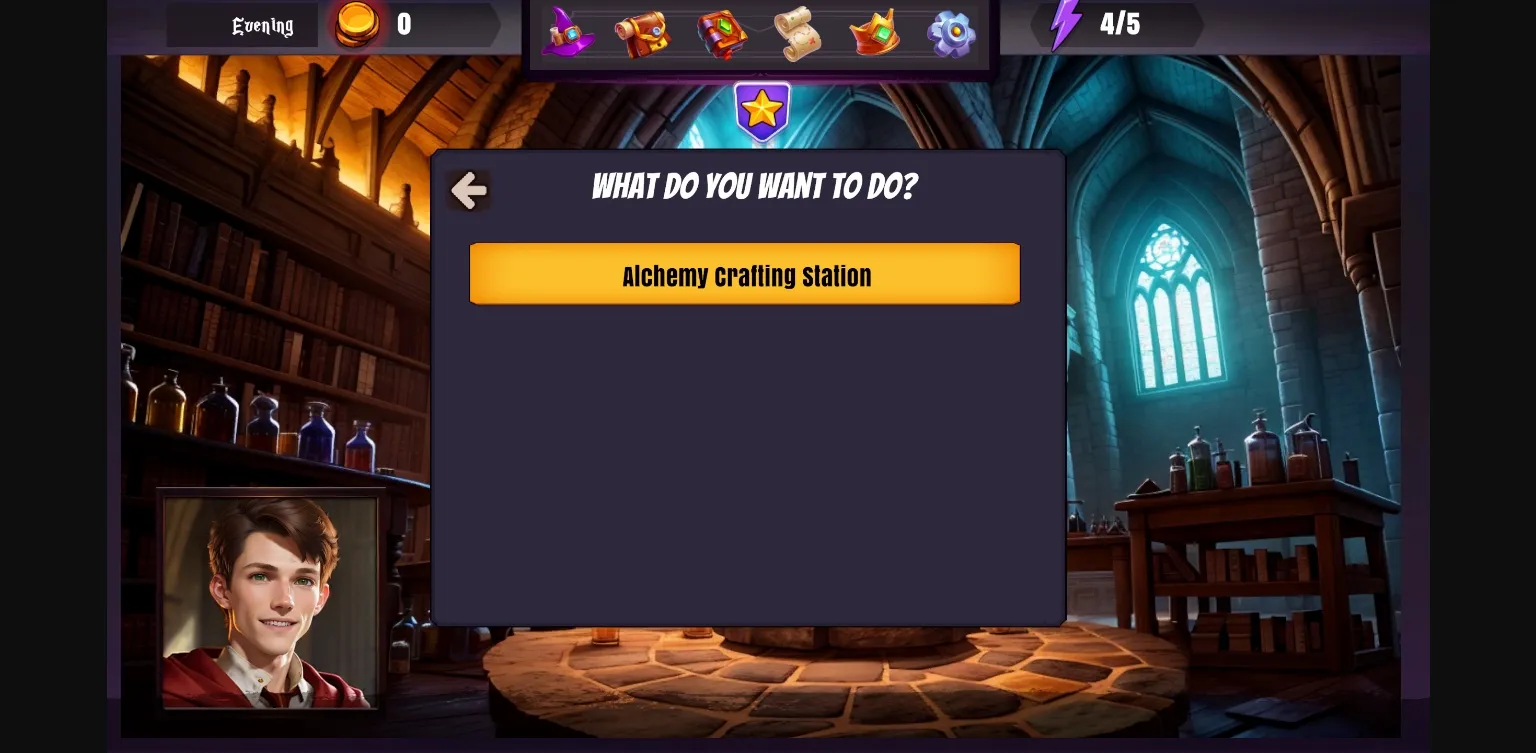Viewport: 1536px width, 753px height.
Task: Open the character portrait
Action: click(x=271, y=601)
